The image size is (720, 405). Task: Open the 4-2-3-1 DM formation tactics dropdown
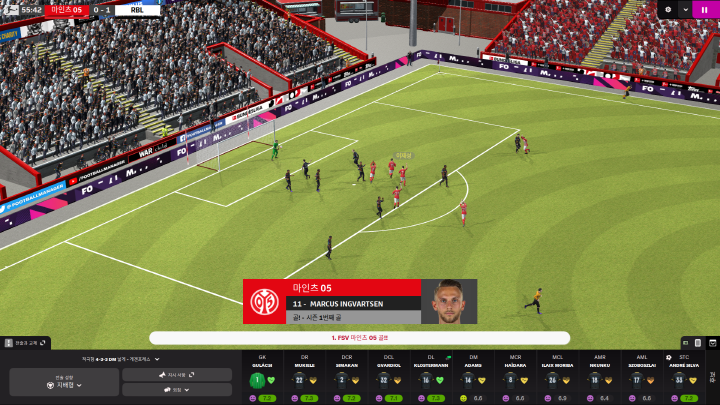(122, 358)
